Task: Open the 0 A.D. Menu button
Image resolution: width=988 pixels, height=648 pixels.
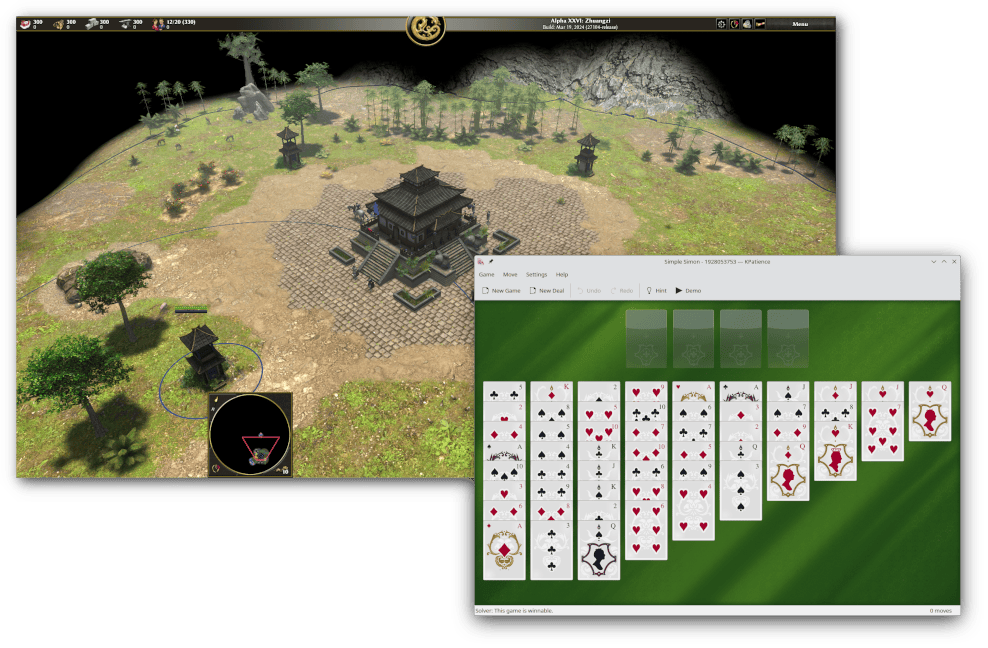Action: coord(799,23)
